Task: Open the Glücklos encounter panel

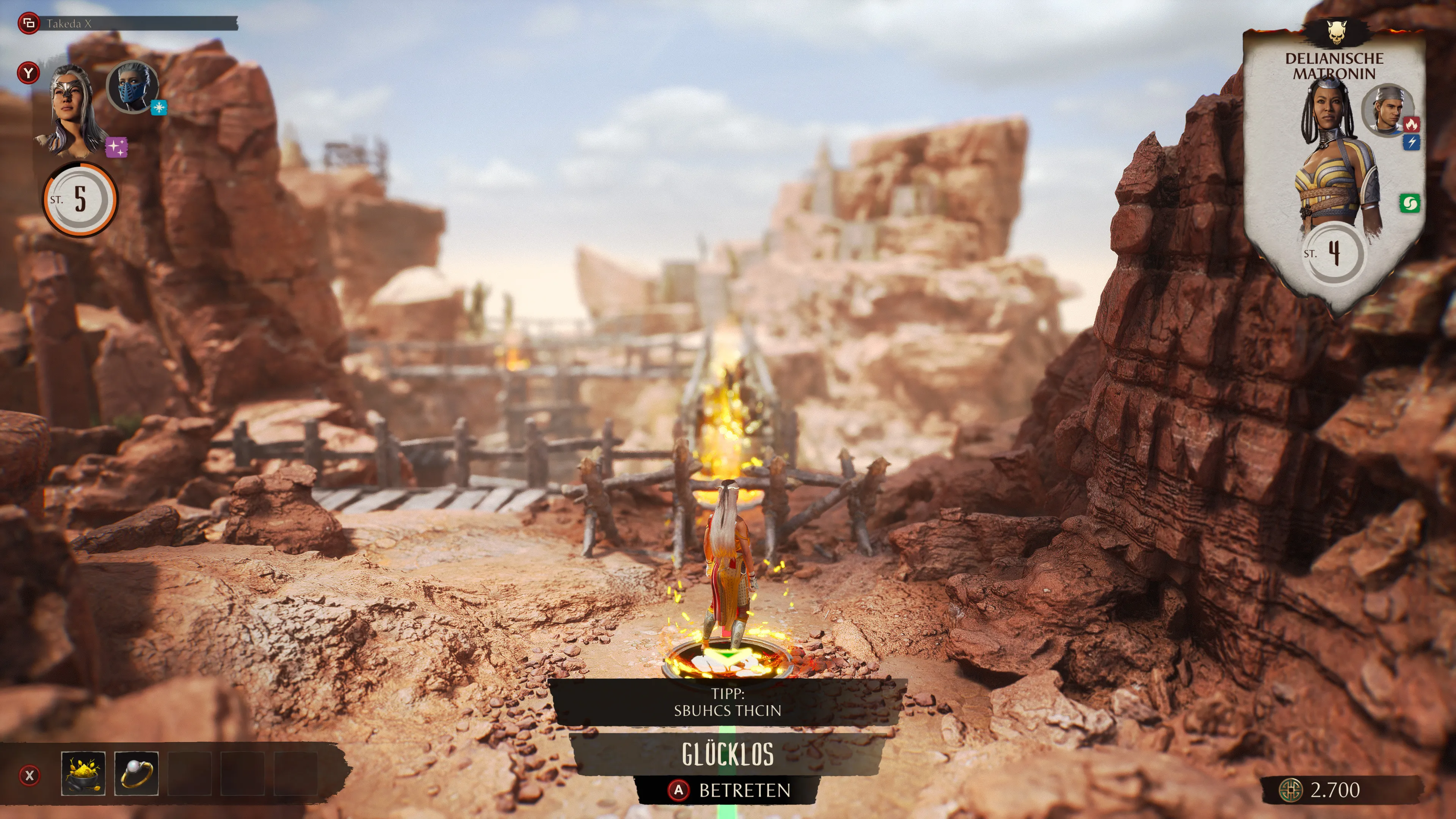Action: [x=728, y=754]
